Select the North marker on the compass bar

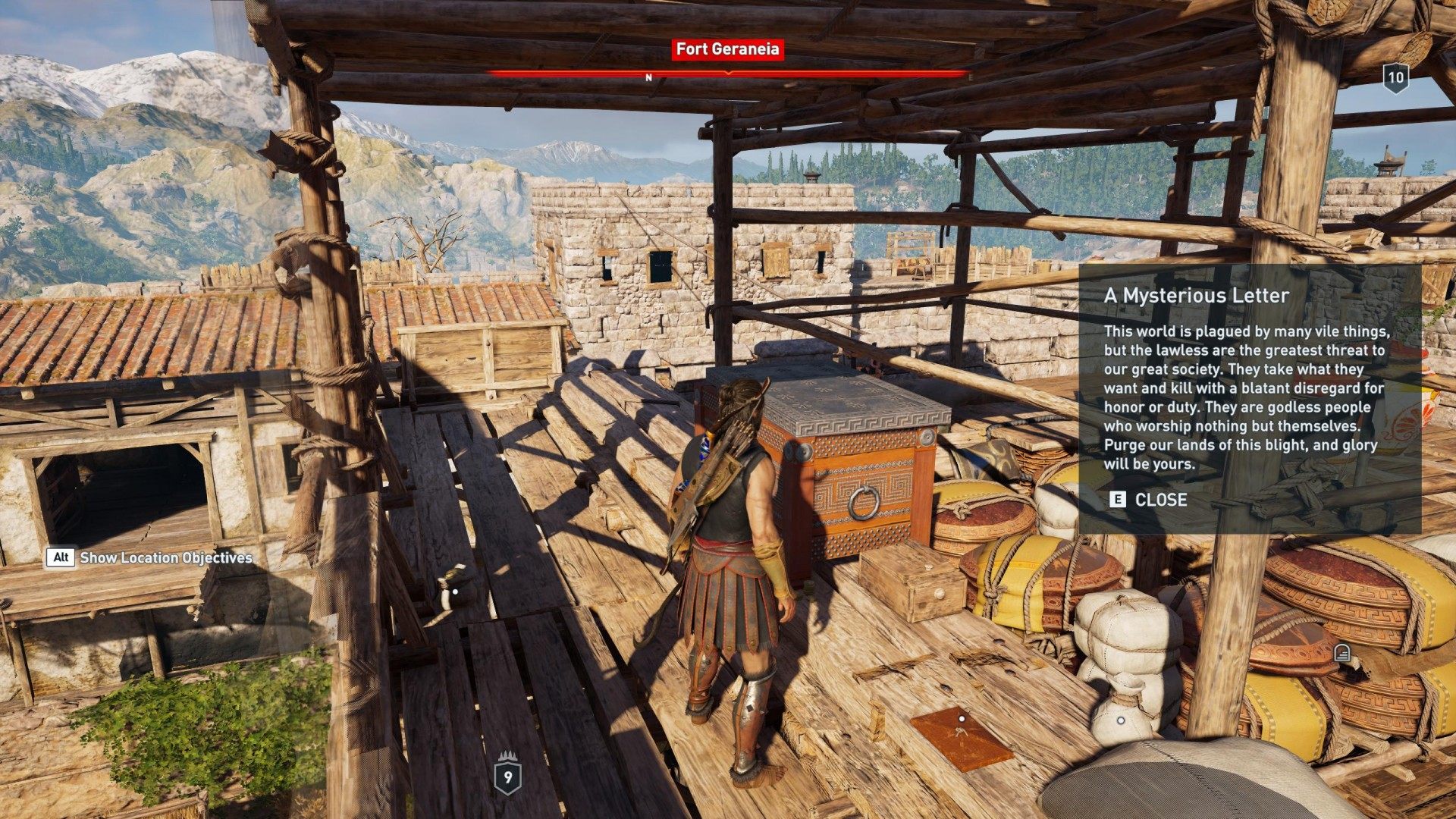[648, 77]
